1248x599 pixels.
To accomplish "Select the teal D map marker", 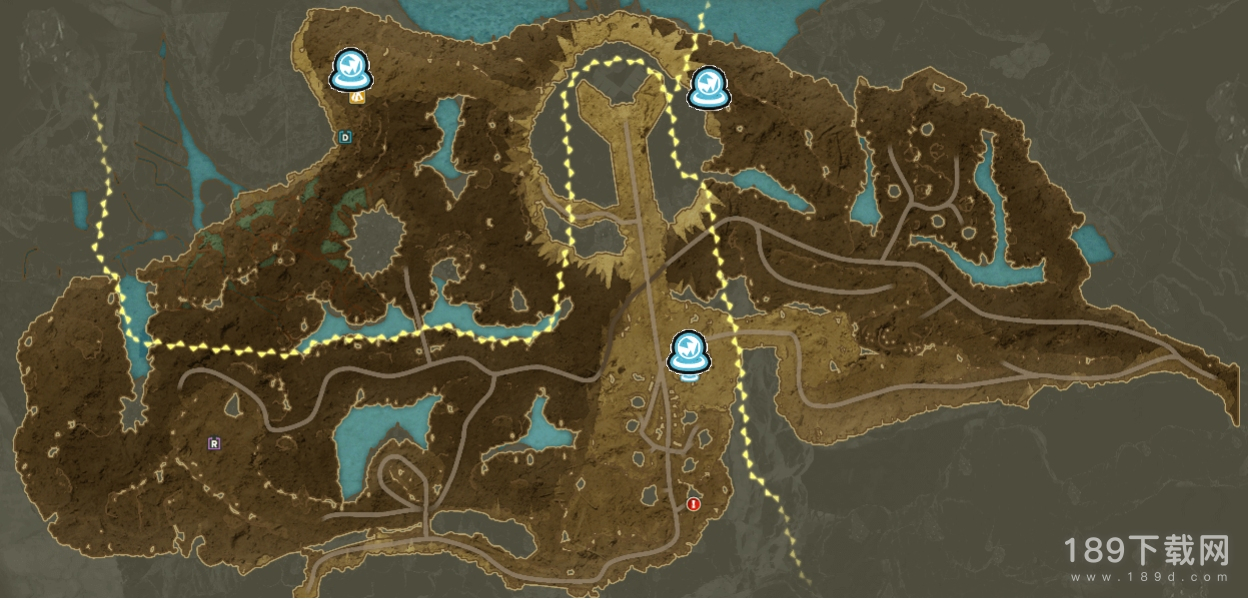I will click(345, 136).
